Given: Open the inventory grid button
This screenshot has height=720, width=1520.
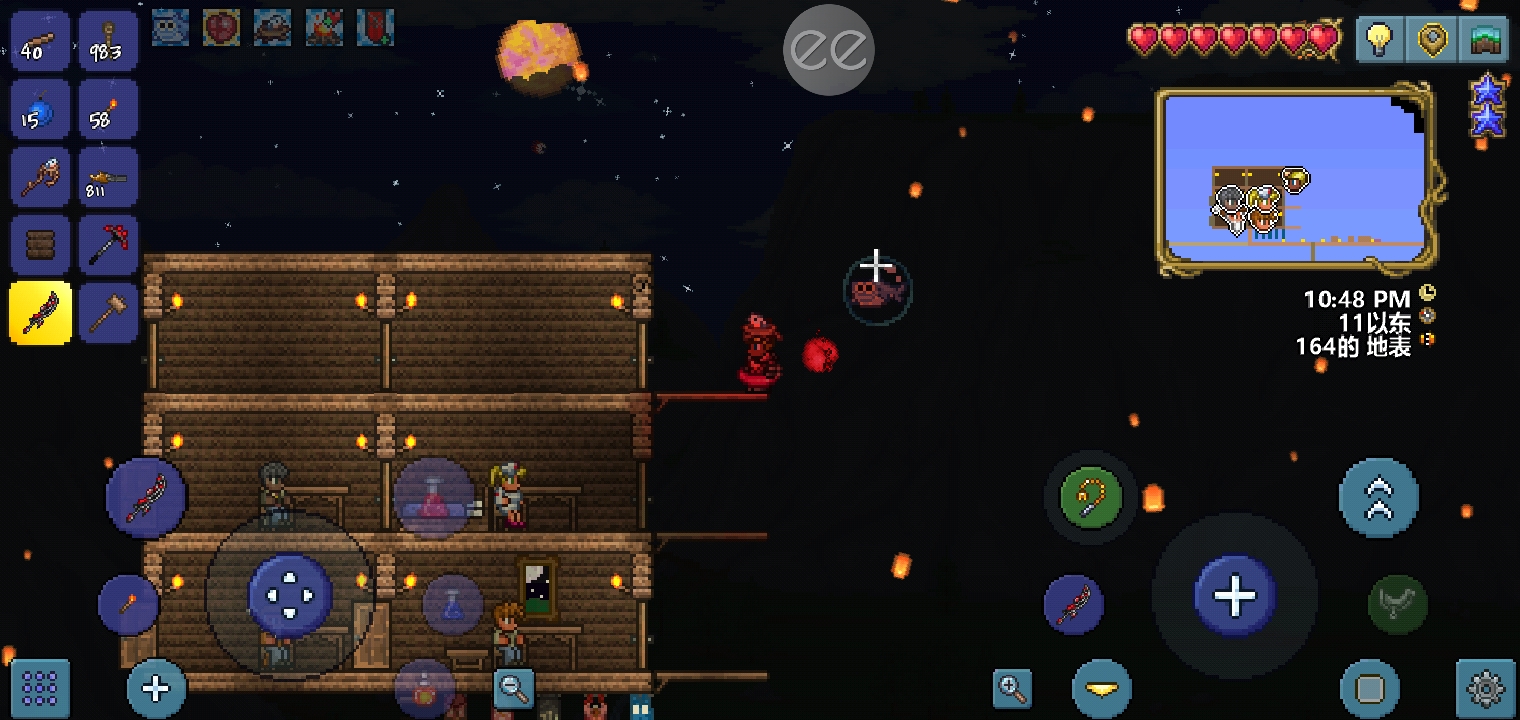Looking at the screenshot, I should click(x=40, y=688).
